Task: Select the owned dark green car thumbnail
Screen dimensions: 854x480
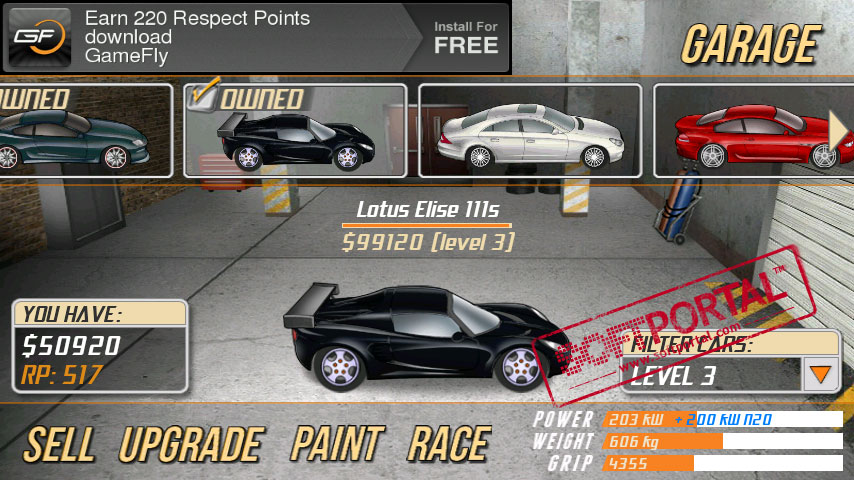Action: tap(80, 130)
